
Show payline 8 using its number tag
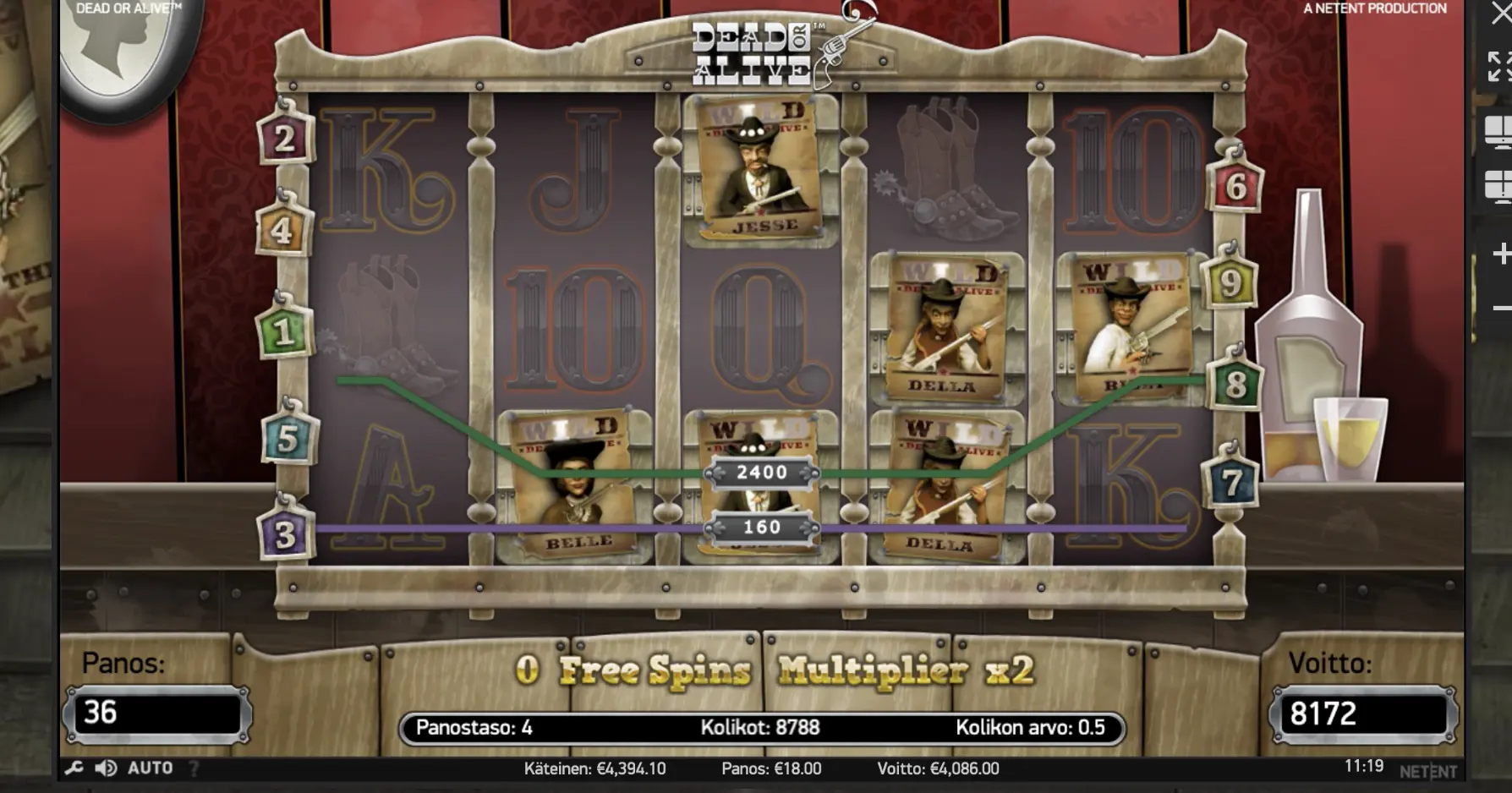(x=1235, y=385)
